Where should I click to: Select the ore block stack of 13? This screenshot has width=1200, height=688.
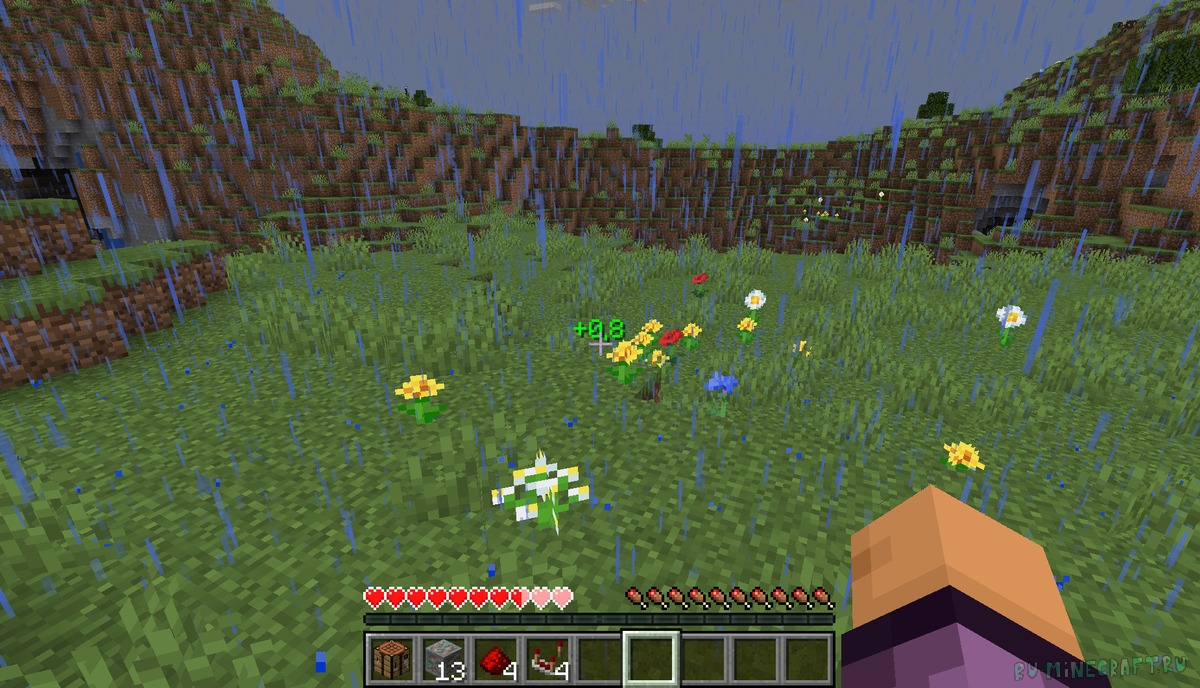(x=442, y=658)
